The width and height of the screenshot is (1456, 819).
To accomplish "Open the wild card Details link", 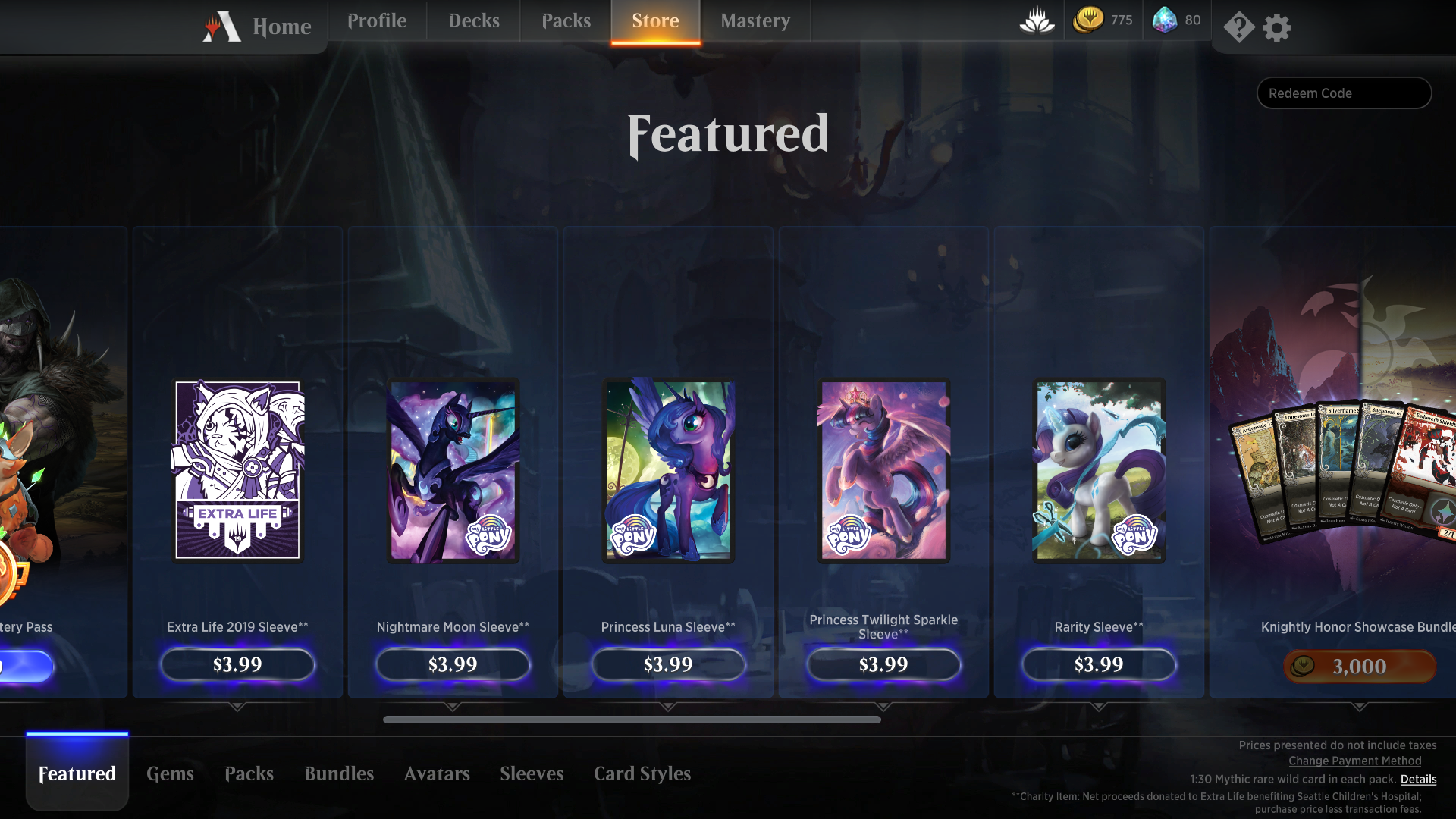I will click(1418, 780).
